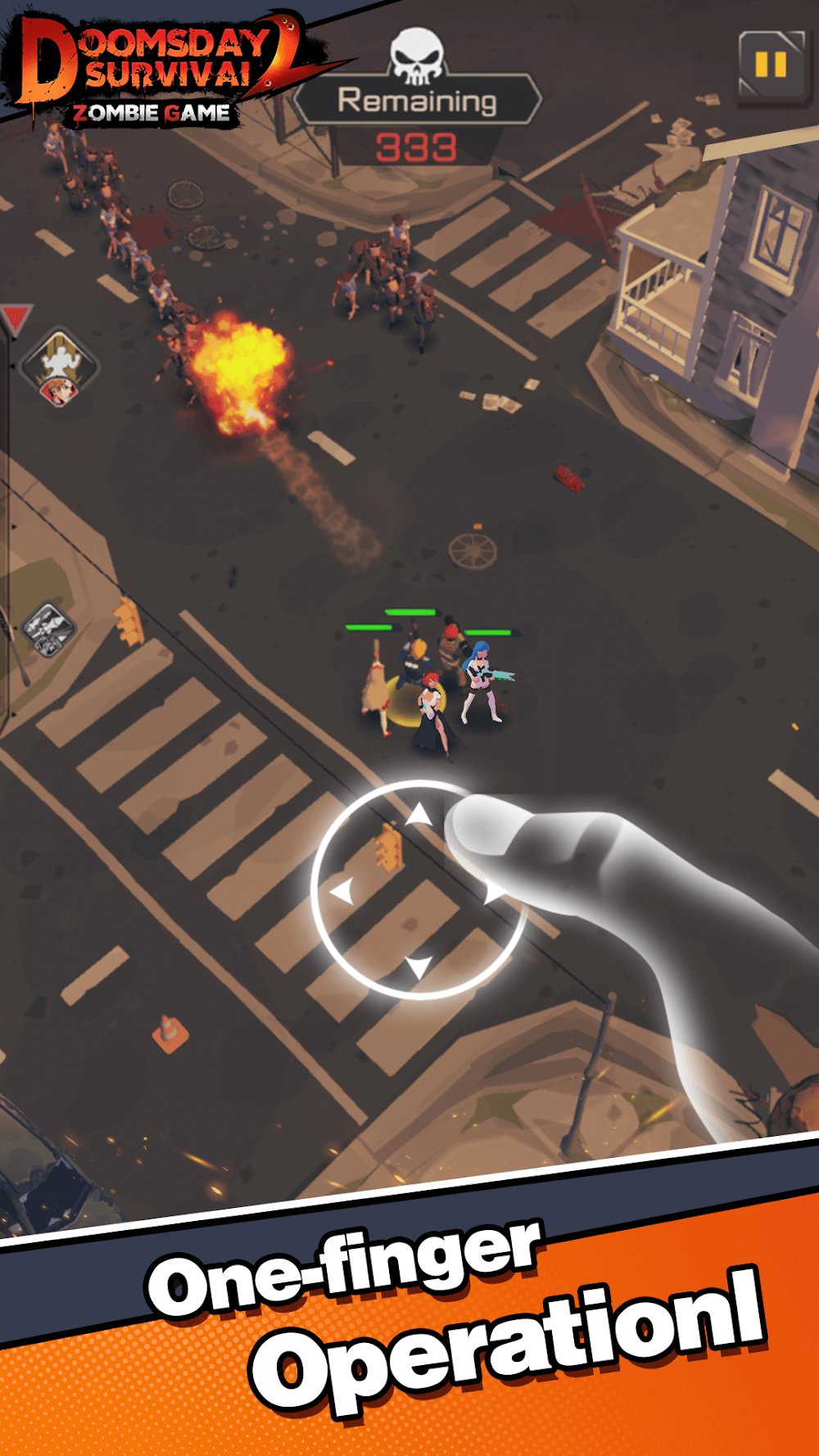Pause the game with the yellow button

point(771,66)
